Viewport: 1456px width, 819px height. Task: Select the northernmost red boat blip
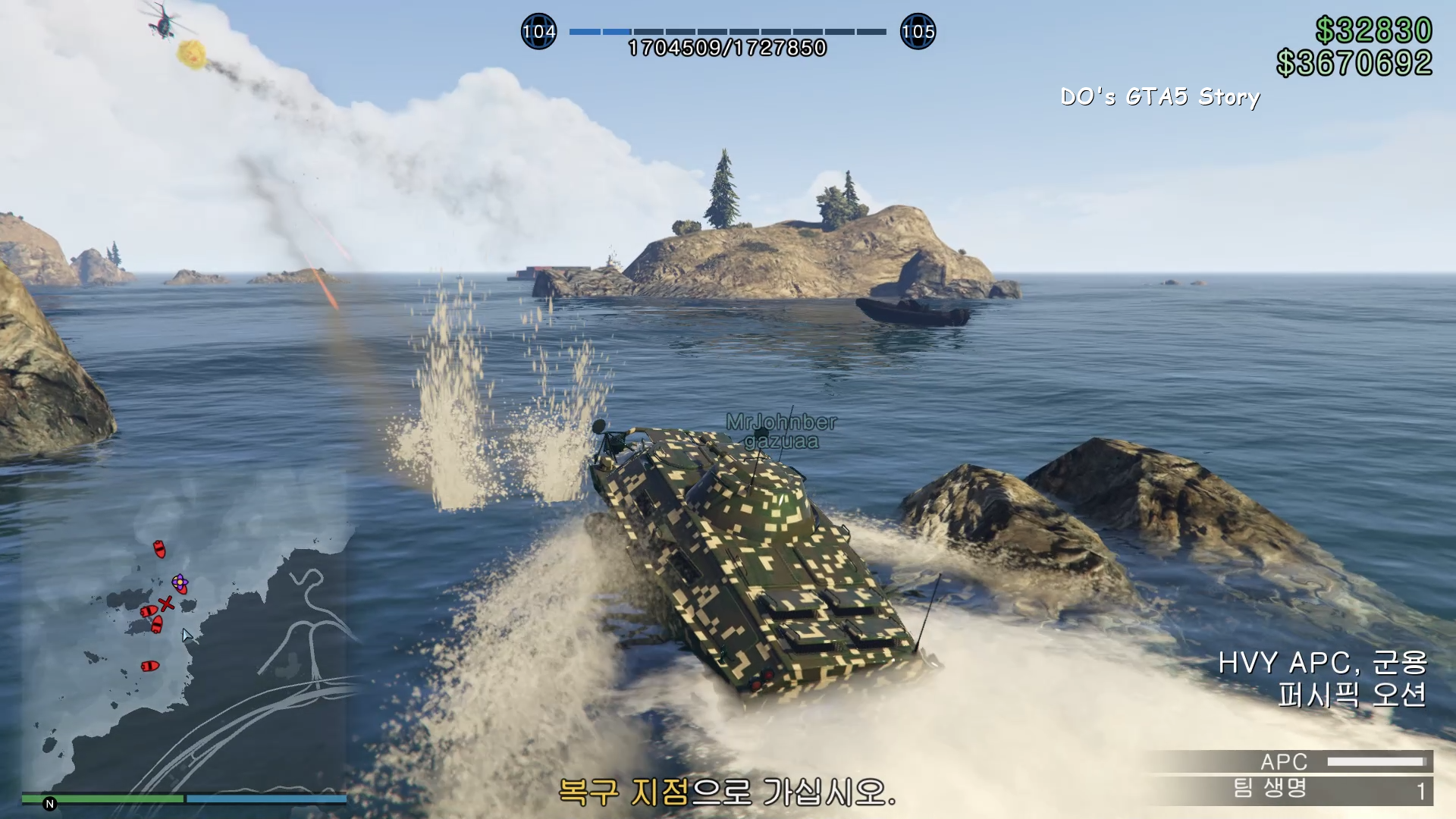[159, 548]
